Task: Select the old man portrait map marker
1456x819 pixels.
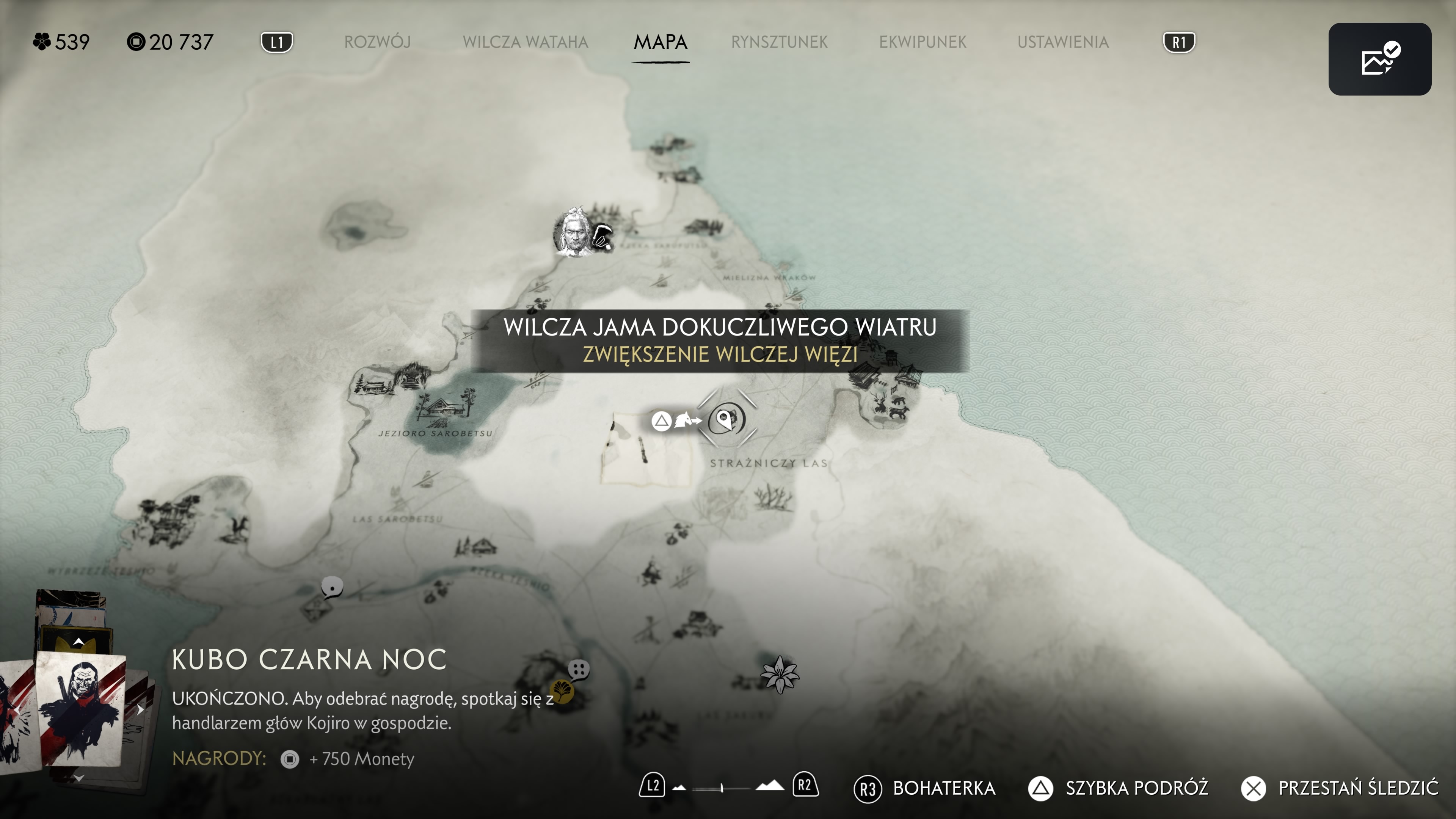Action: [x=573, y=232]
